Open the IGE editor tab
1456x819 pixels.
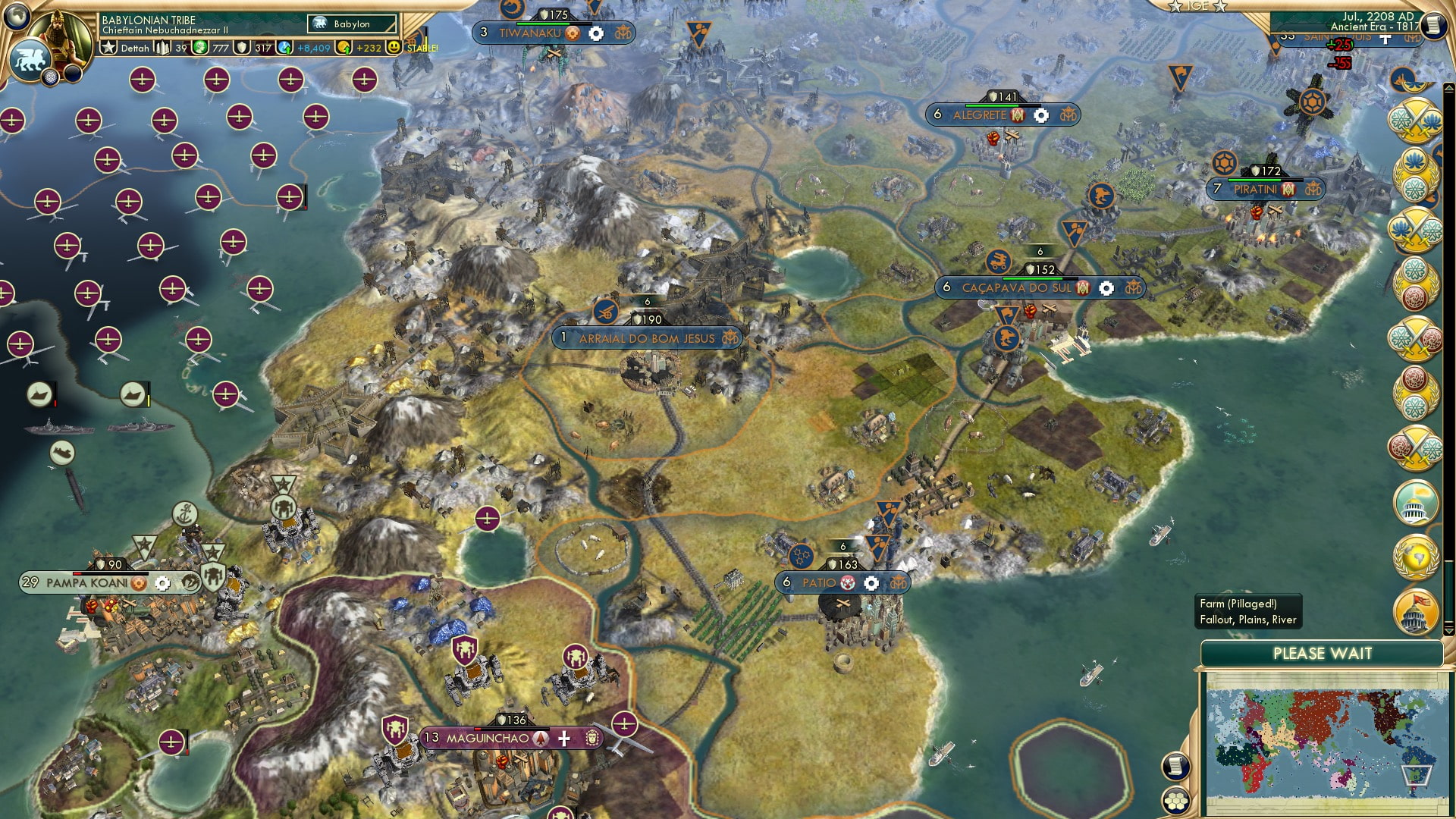tap(1197, 6)
